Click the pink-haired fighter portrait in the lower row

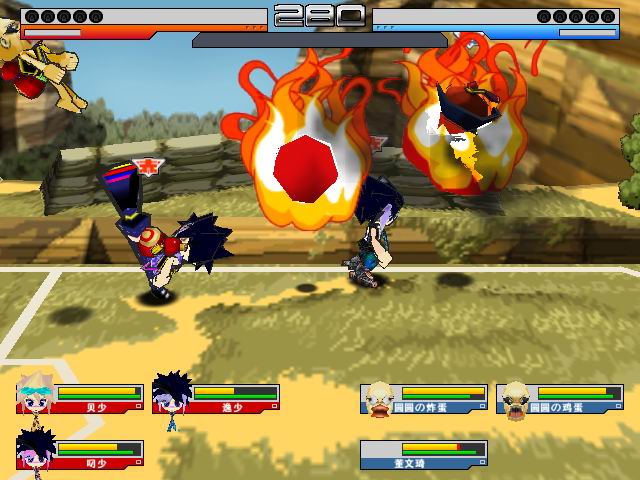[36, 450]
